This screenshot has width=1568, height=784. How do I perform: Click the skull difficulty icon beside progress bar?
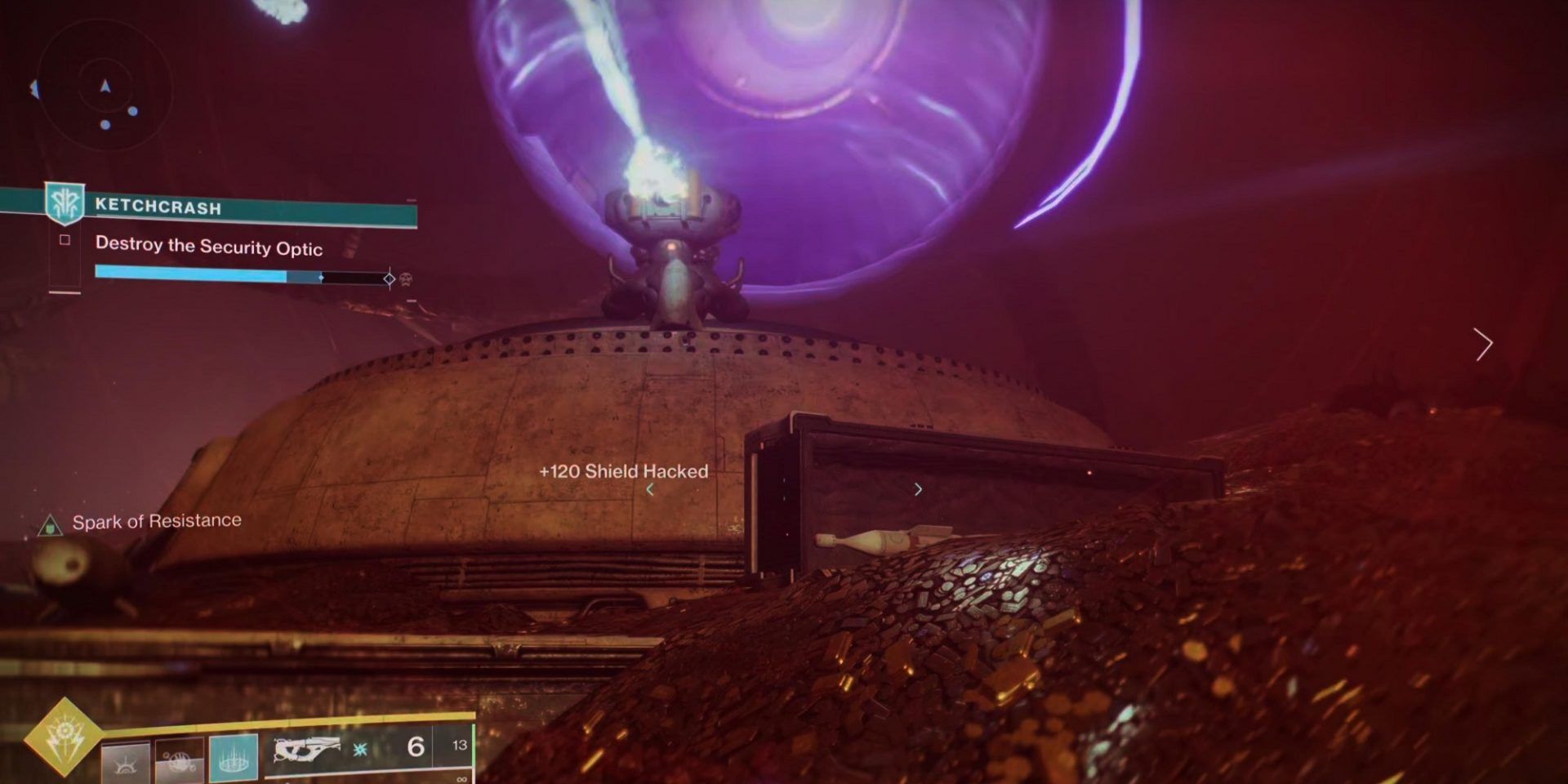click(x=406, y=278)
